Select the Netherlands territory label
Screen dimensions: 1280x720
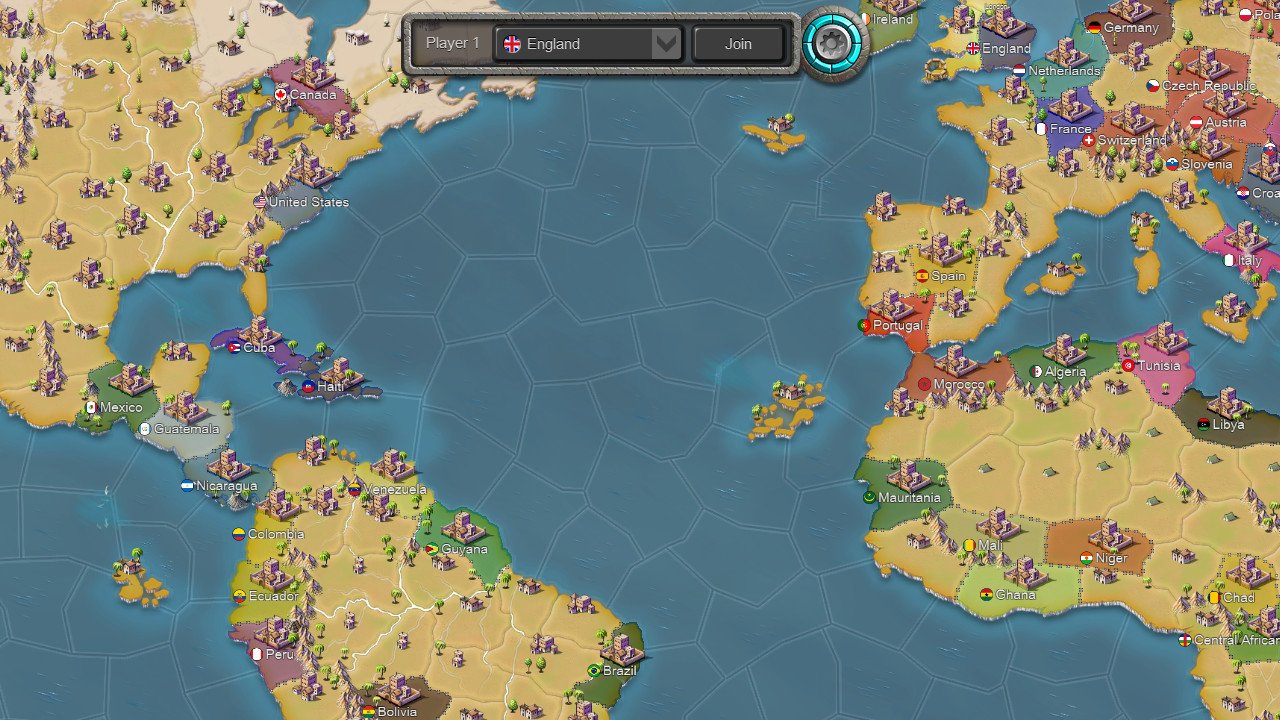1064,71
